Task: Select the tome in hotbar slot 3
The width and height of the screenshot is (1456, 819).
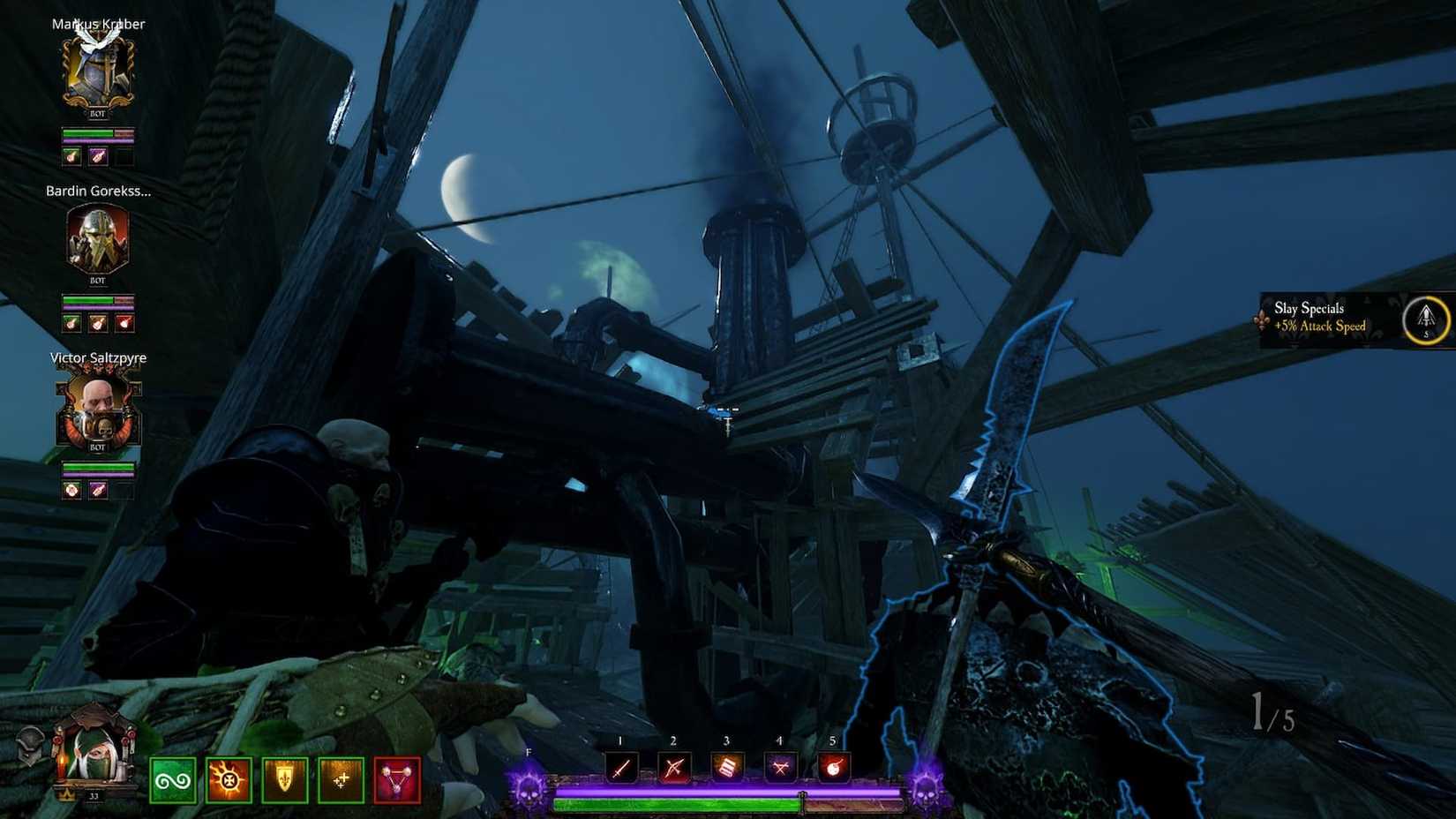Action: click(x=725, y=765)
